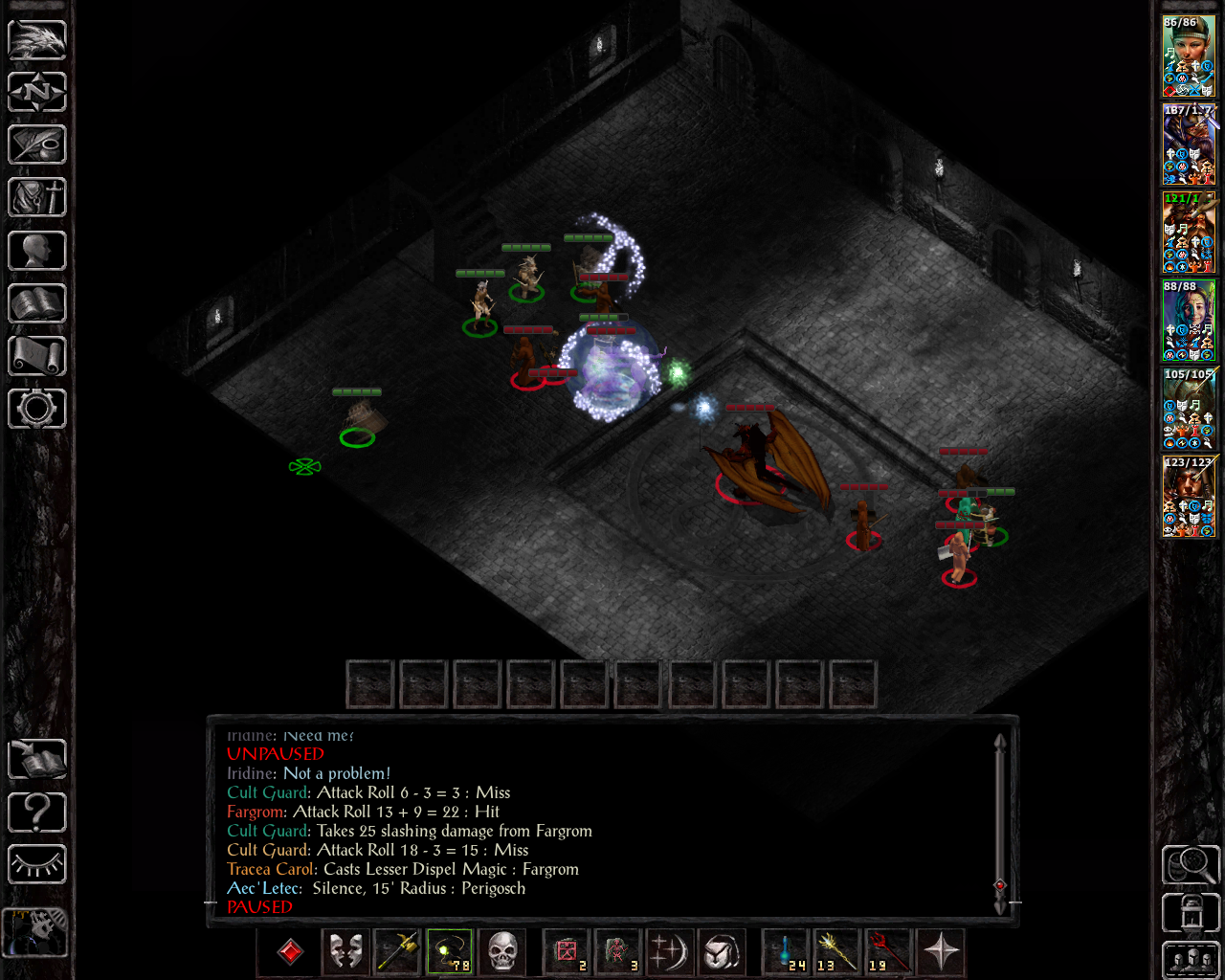Open the options gear button
The height and width of the screenshot is (980, 1225).
click(x=37, y=409)
